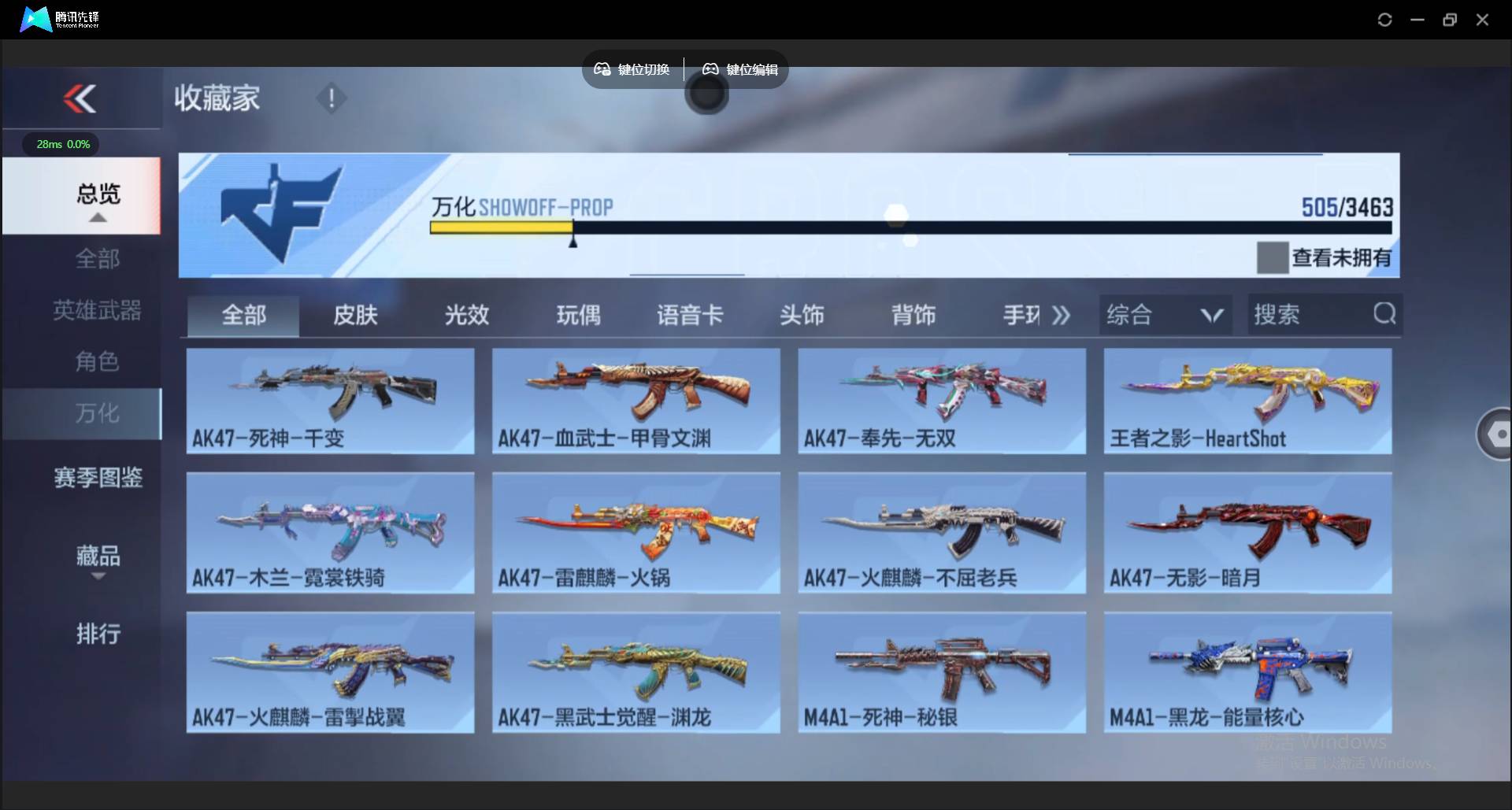Open the 综合 sort dropdown
The width and height of the screenshot is (1512, 810).
(1165, 314)
